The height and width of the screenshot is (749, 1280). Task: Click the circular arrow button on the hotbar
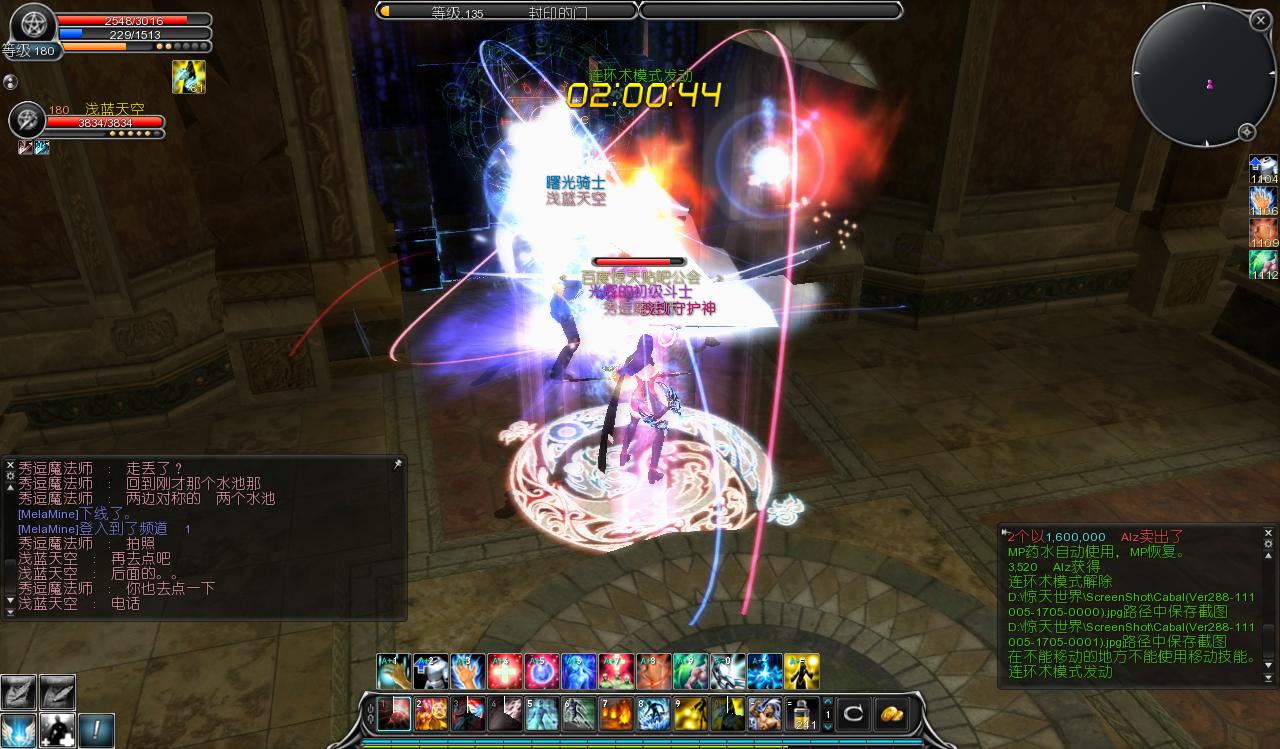(x=853, y=714)
